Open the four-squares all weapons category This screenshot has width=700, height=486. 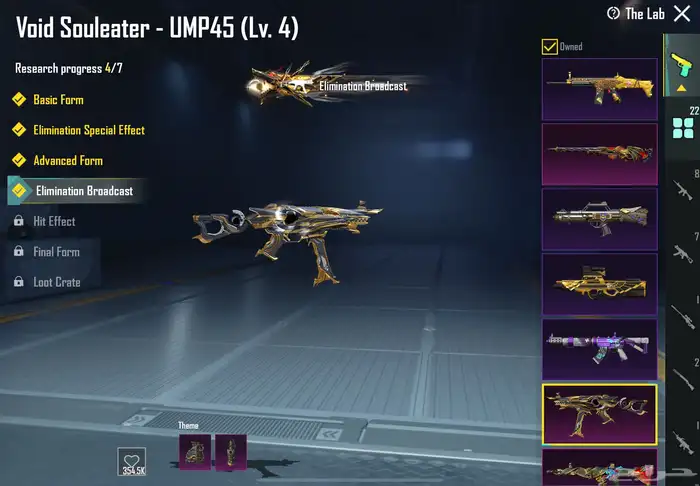tap(683, 127)
